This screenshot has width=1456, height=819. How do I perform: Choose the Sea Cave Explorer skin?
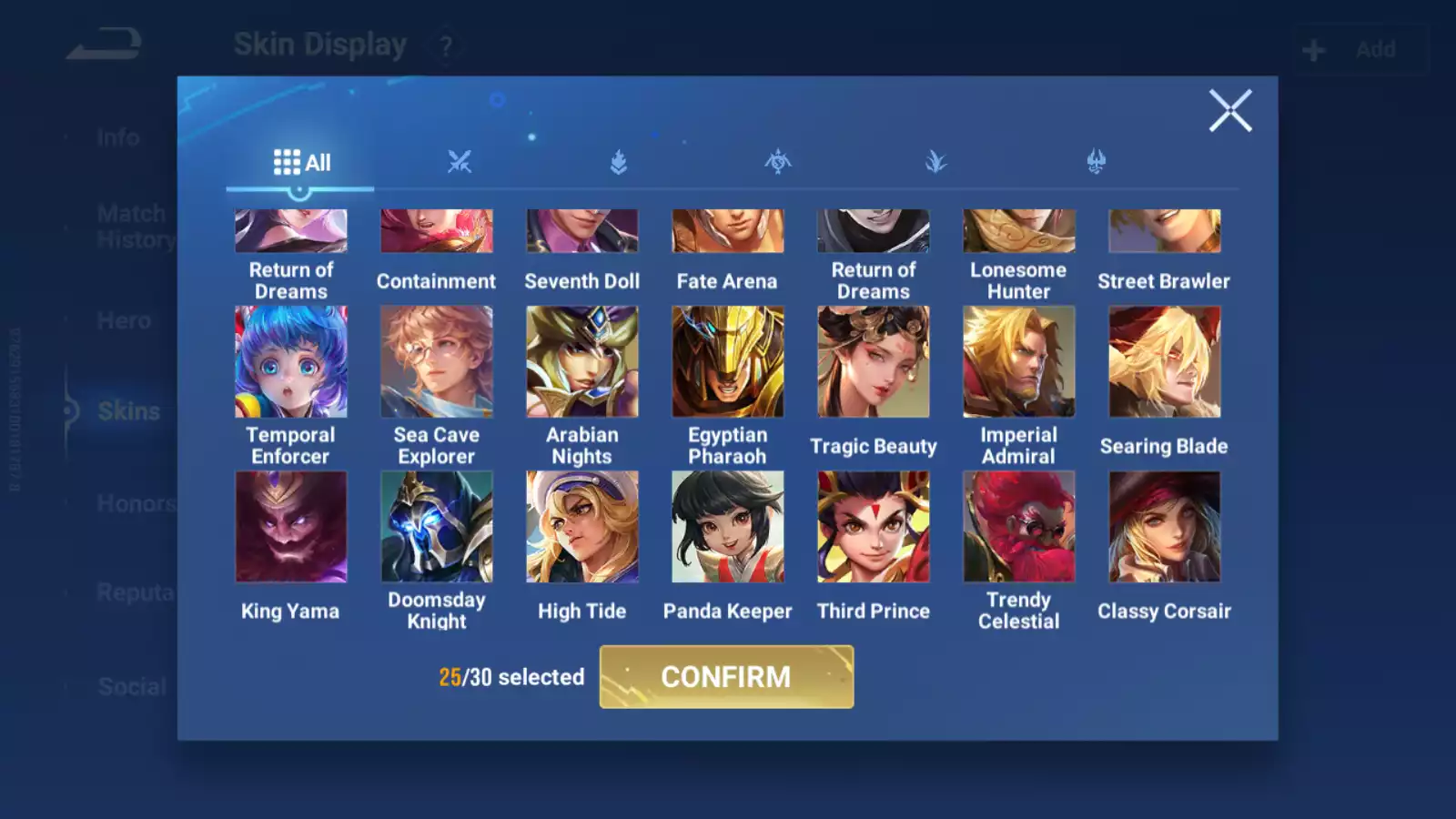click(x=437, y=362)
